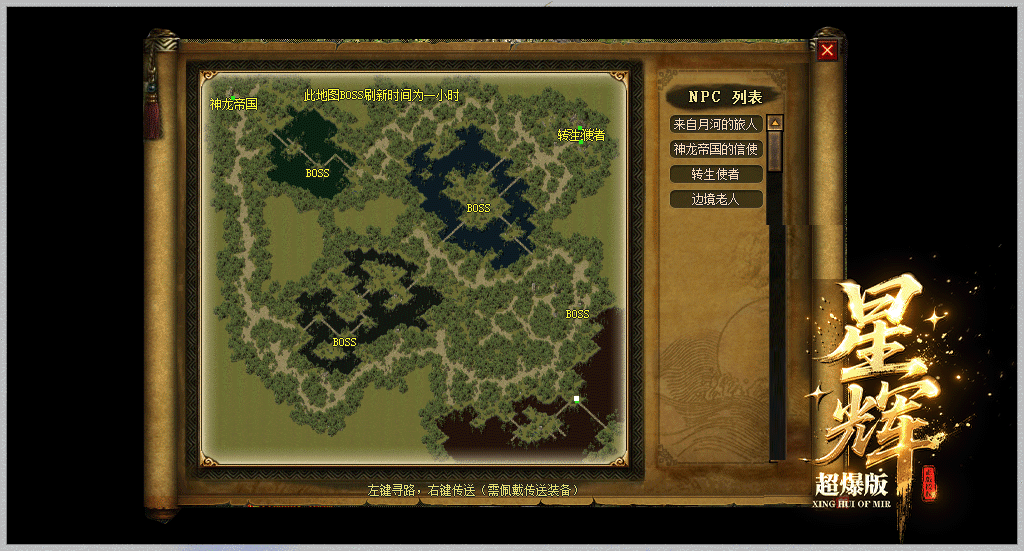Image resolution: width=1024 pixels, height=551 pixels.
Task: Click the white player position marker on map
Action: (577, 400)
